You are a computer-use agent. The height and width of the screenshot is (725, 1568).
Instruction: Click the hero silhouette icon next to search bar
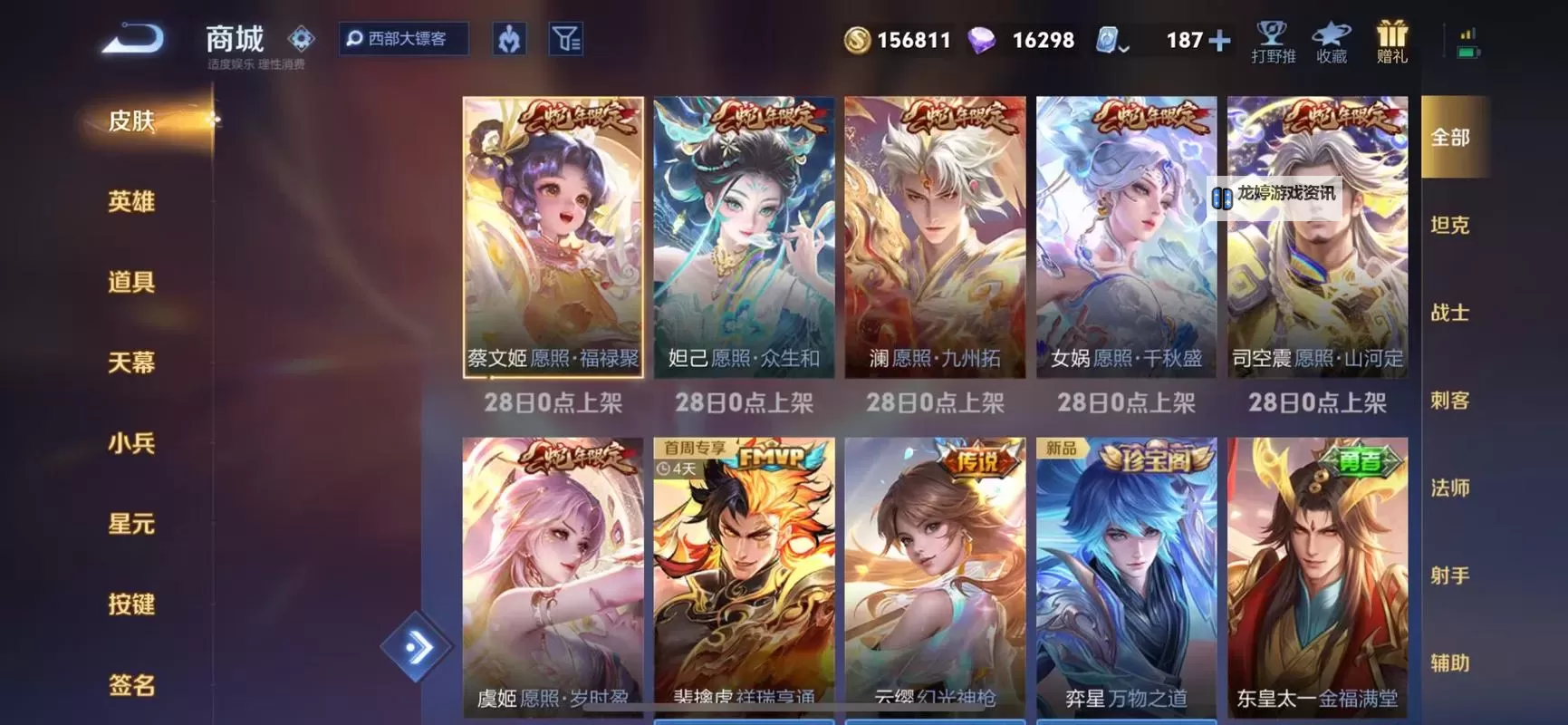click(508, 40)
